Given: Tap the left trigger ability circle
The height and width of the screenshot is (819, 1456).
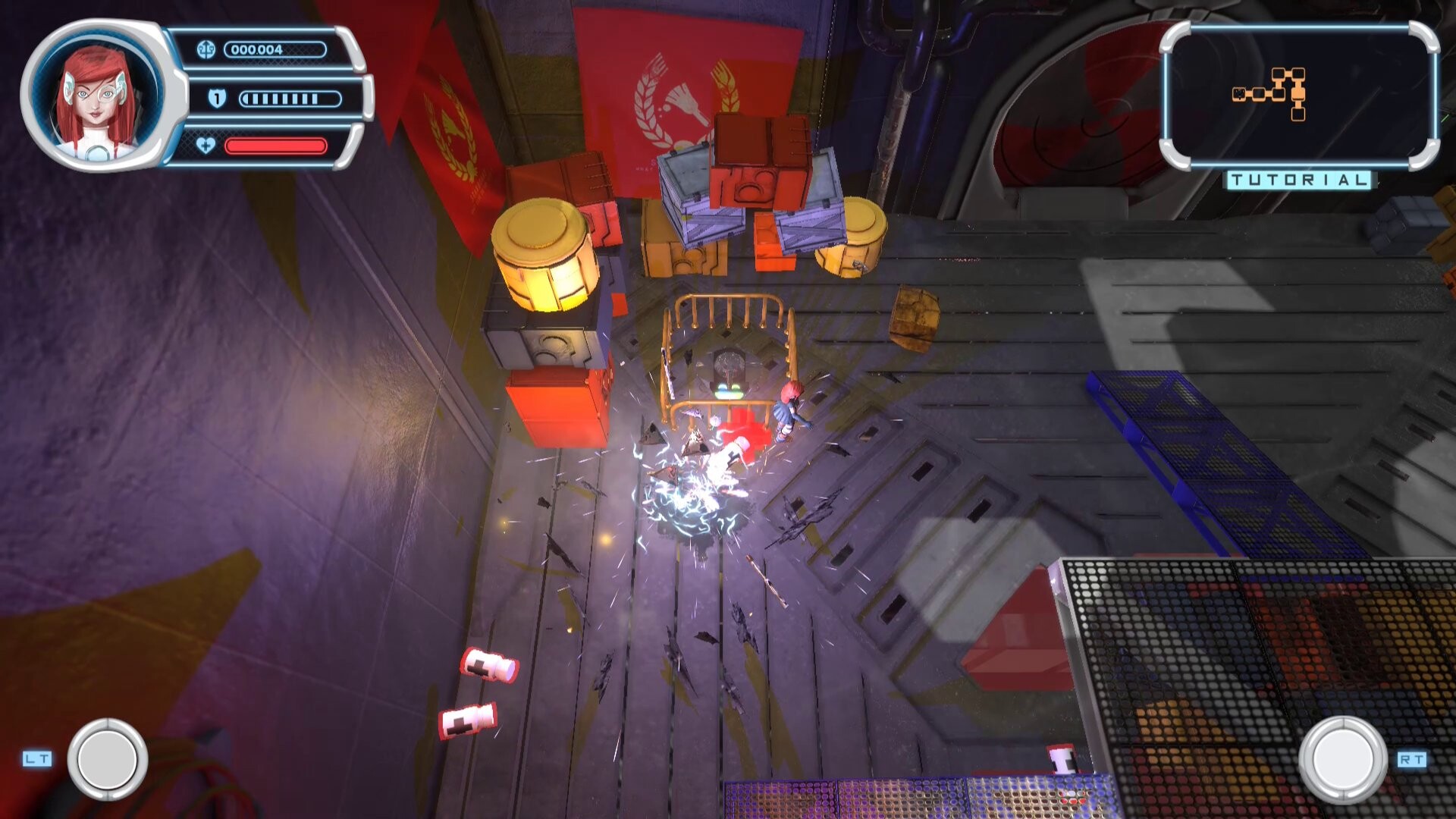Looking at the screenshot, I should [108, 759].
